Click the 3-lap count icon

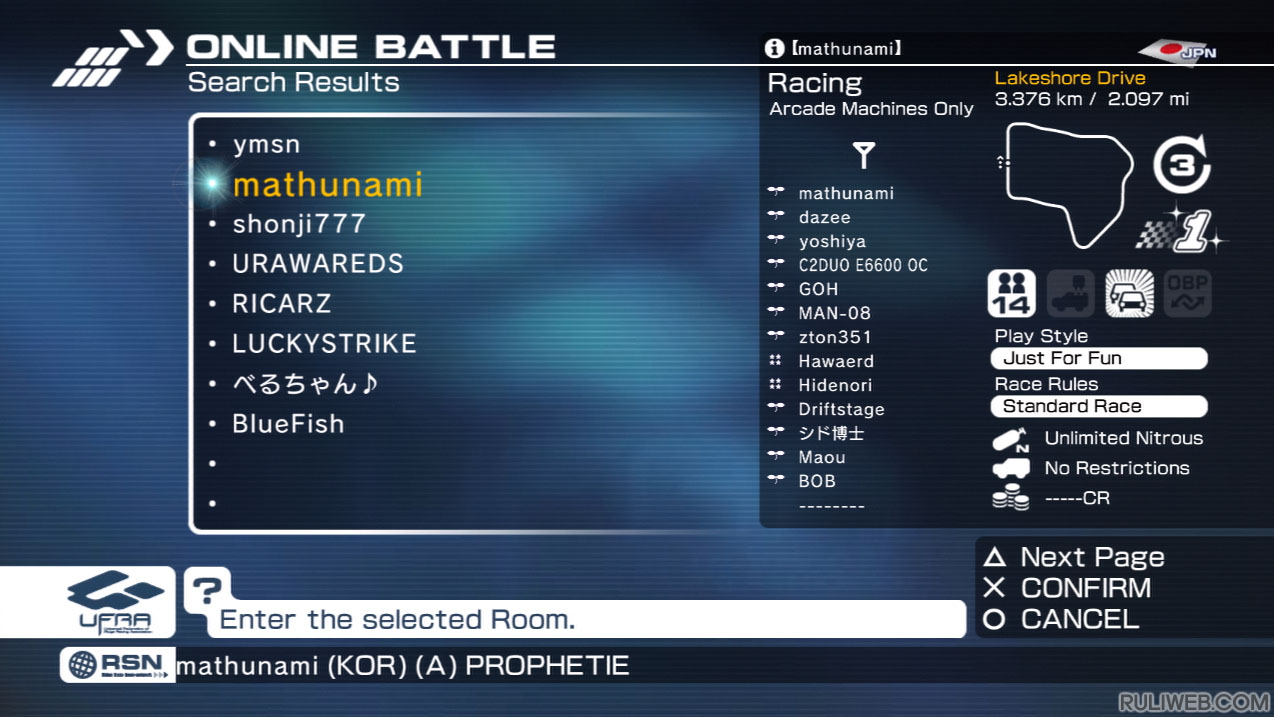(x=1182, y=165)
